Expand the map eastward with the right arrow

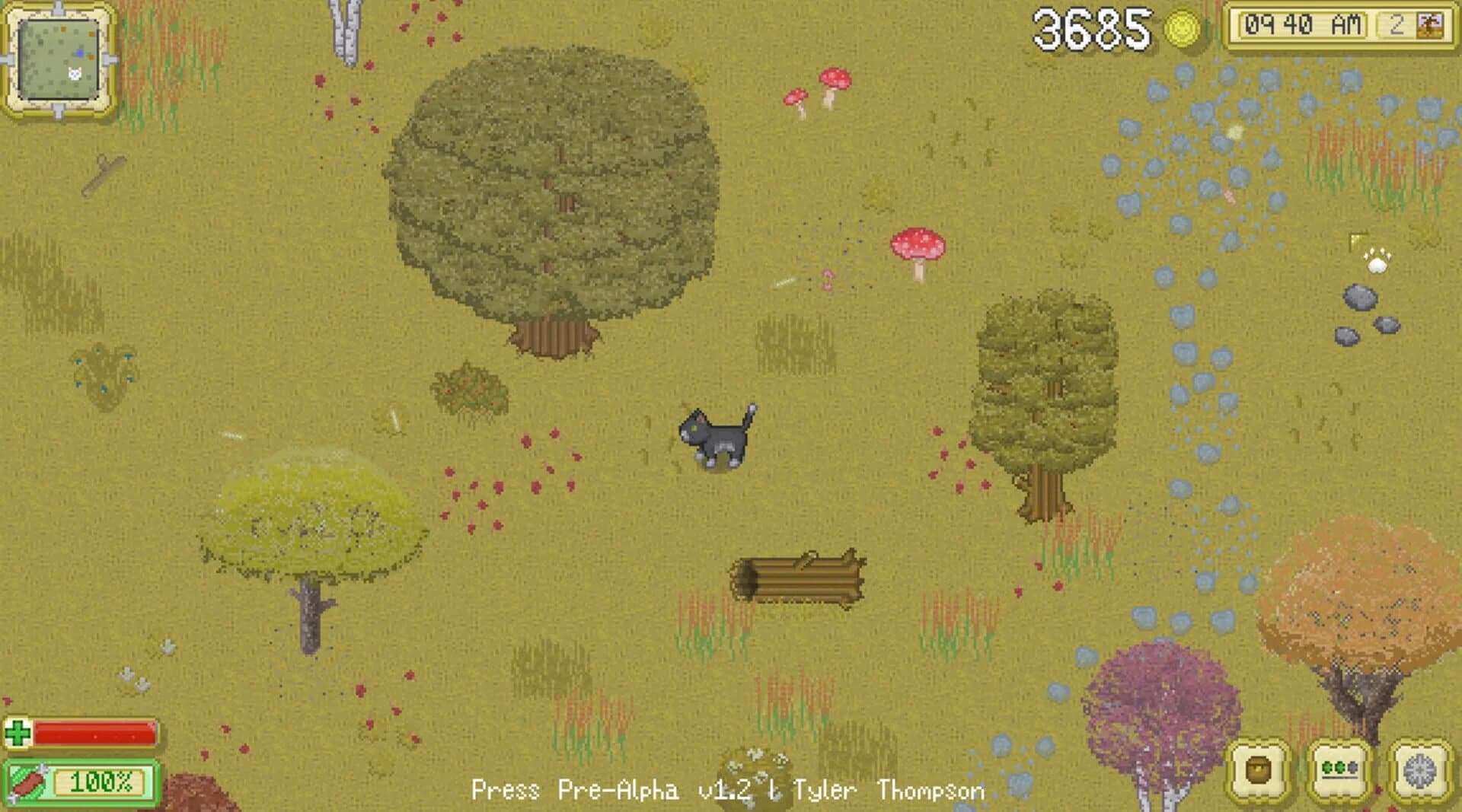pos(108,59)
